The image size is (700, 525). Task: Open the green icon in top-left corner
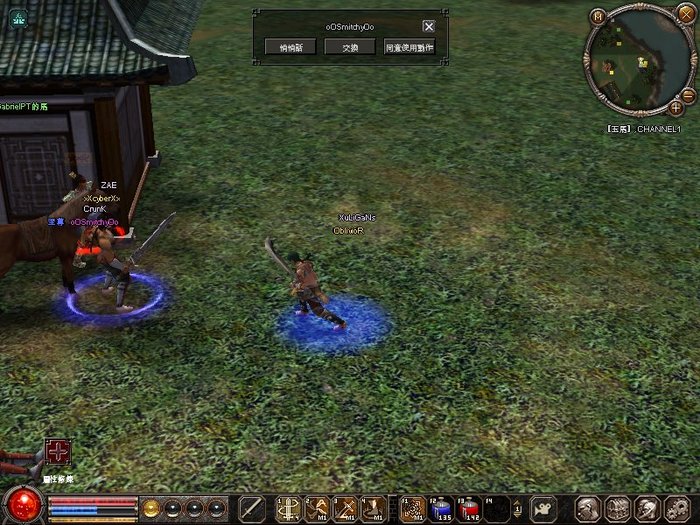click(18, 18)
